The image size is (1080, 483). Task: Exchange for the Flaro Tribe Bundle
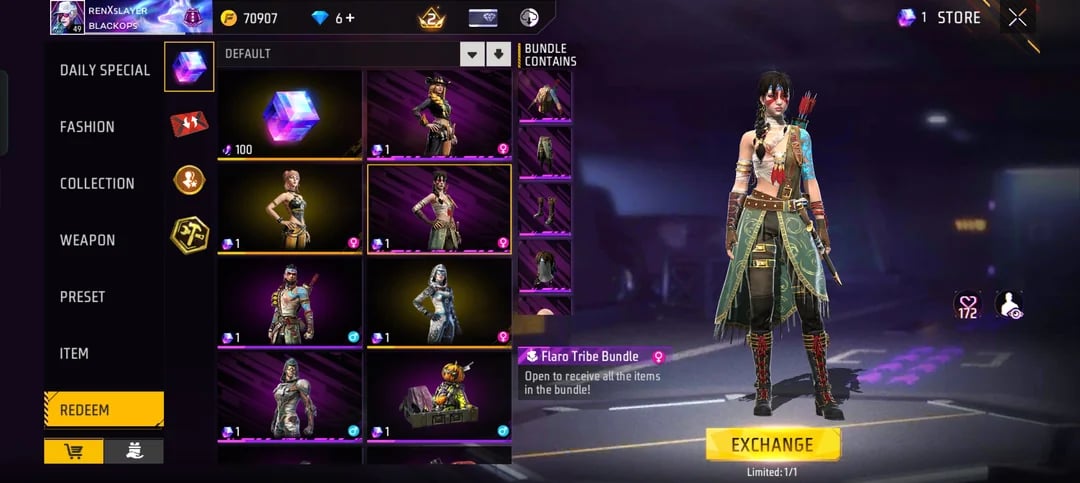pos(772,444)
